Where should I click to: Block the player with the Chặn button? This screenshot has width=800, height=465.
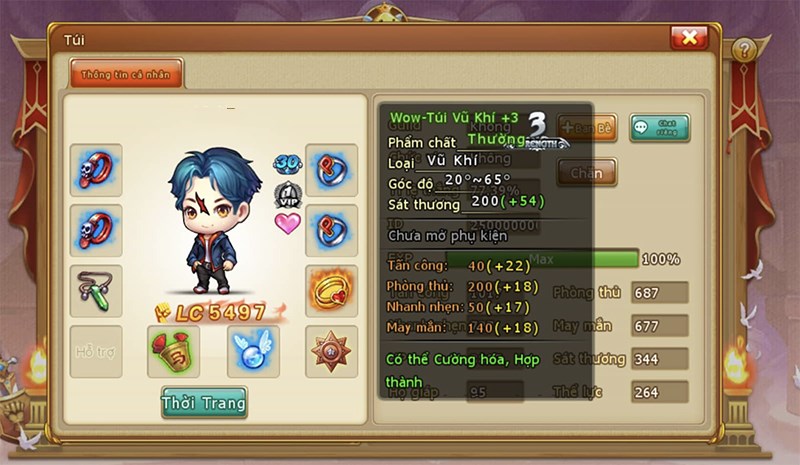pyautogui.click(x=587, y=172)
